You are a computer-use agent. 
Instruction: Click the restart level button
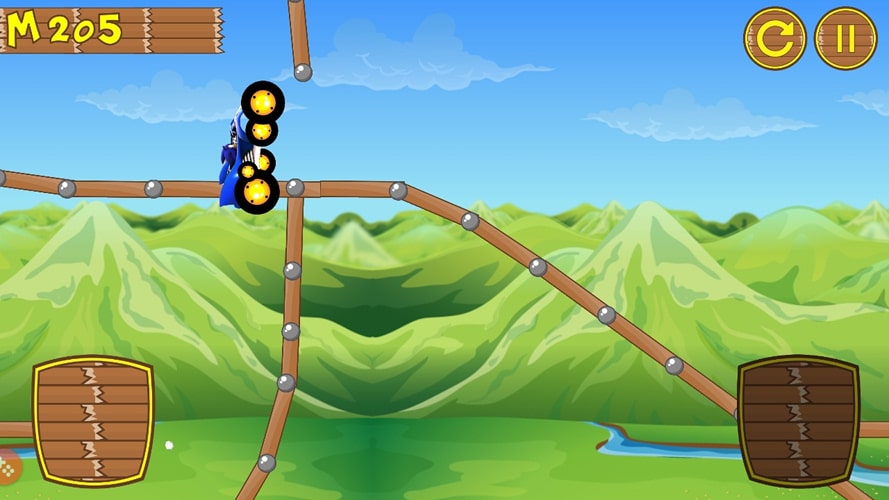pos(774,39)
